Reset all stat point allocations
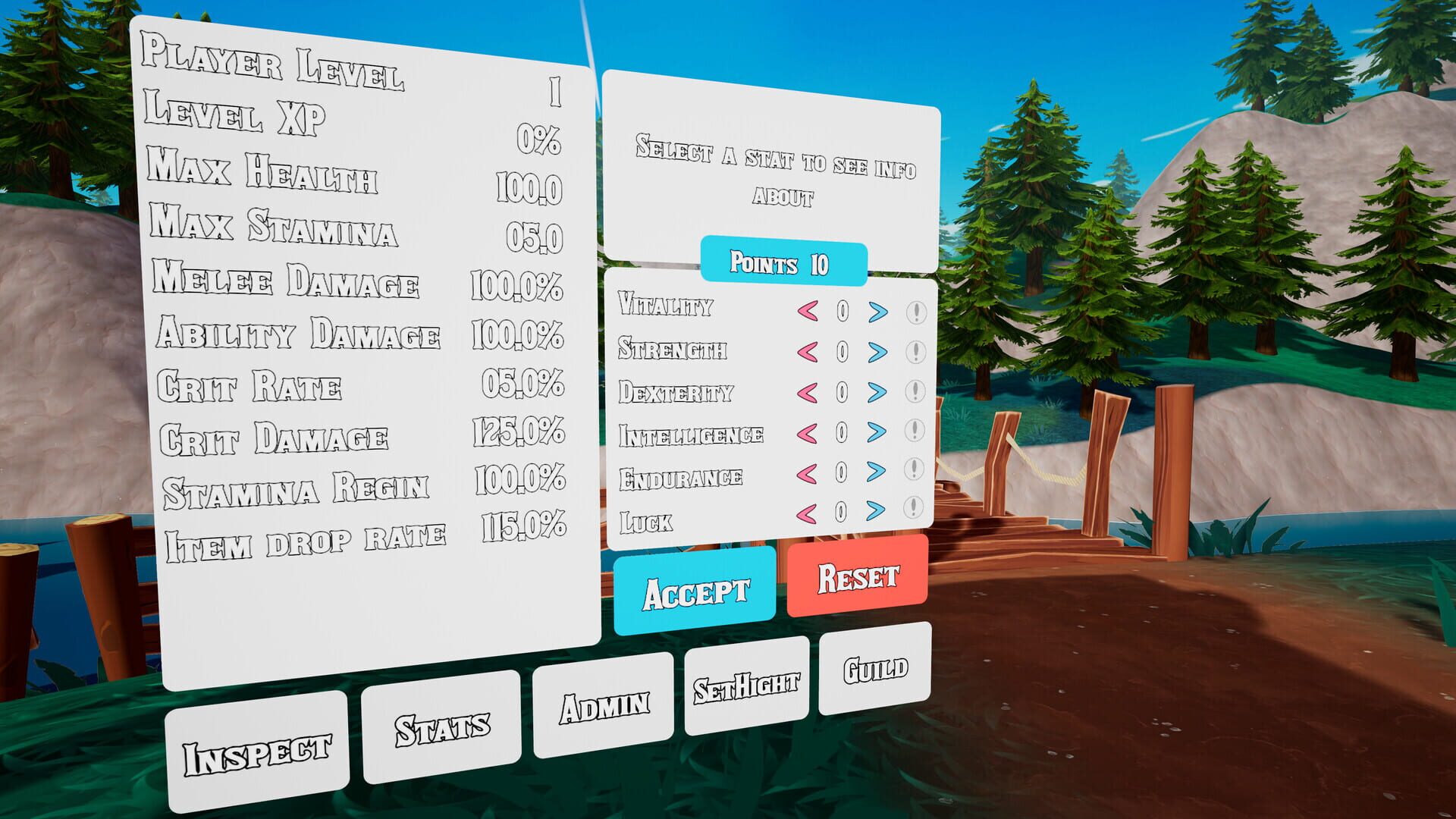This screenshot has height=819, width=1456. pyautogui.click(x=855, y=580)
